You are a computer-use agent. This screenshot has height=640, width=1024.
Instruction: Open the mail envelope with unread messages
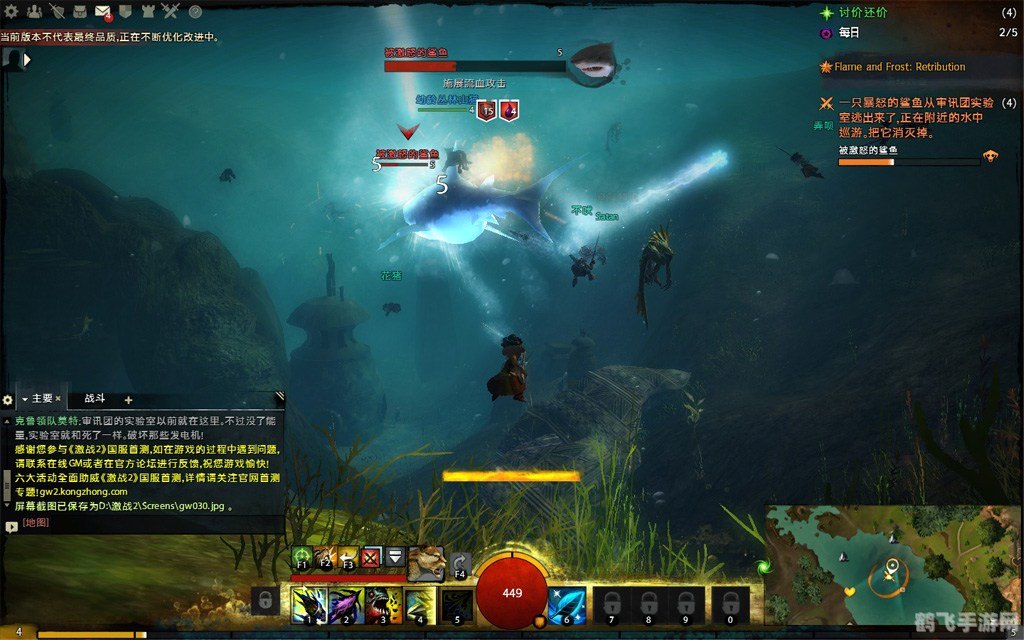click(103, 12)
